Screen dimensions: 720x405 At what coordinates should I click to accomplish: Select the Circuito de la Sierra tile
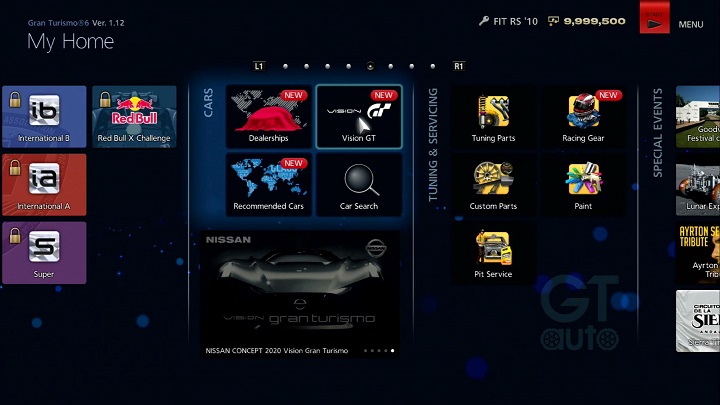(x=699, y=320)
